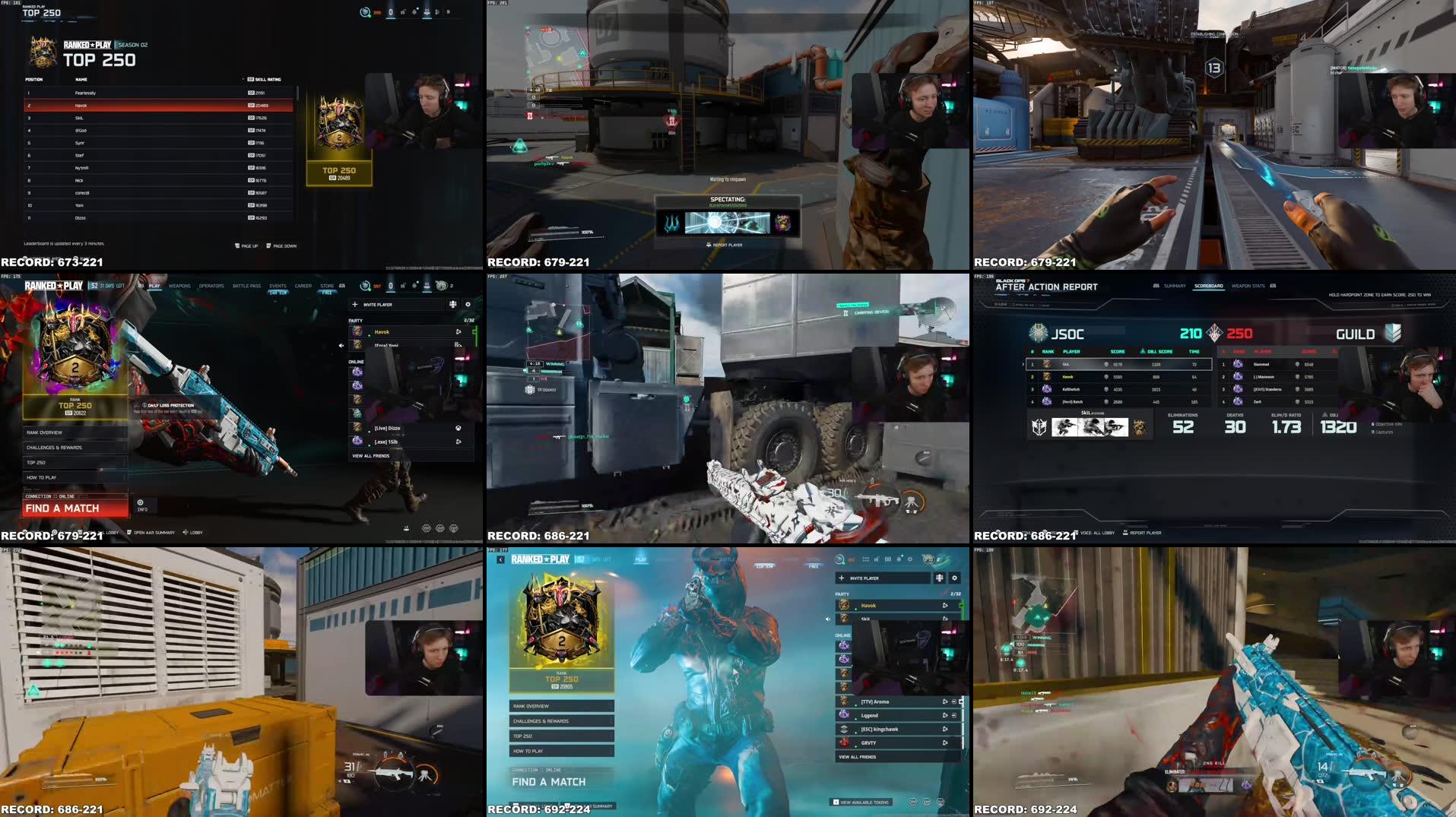1456x817 pixels.
Task: Toggle the join request icon beside Lqgend
Action: point(953,715)
